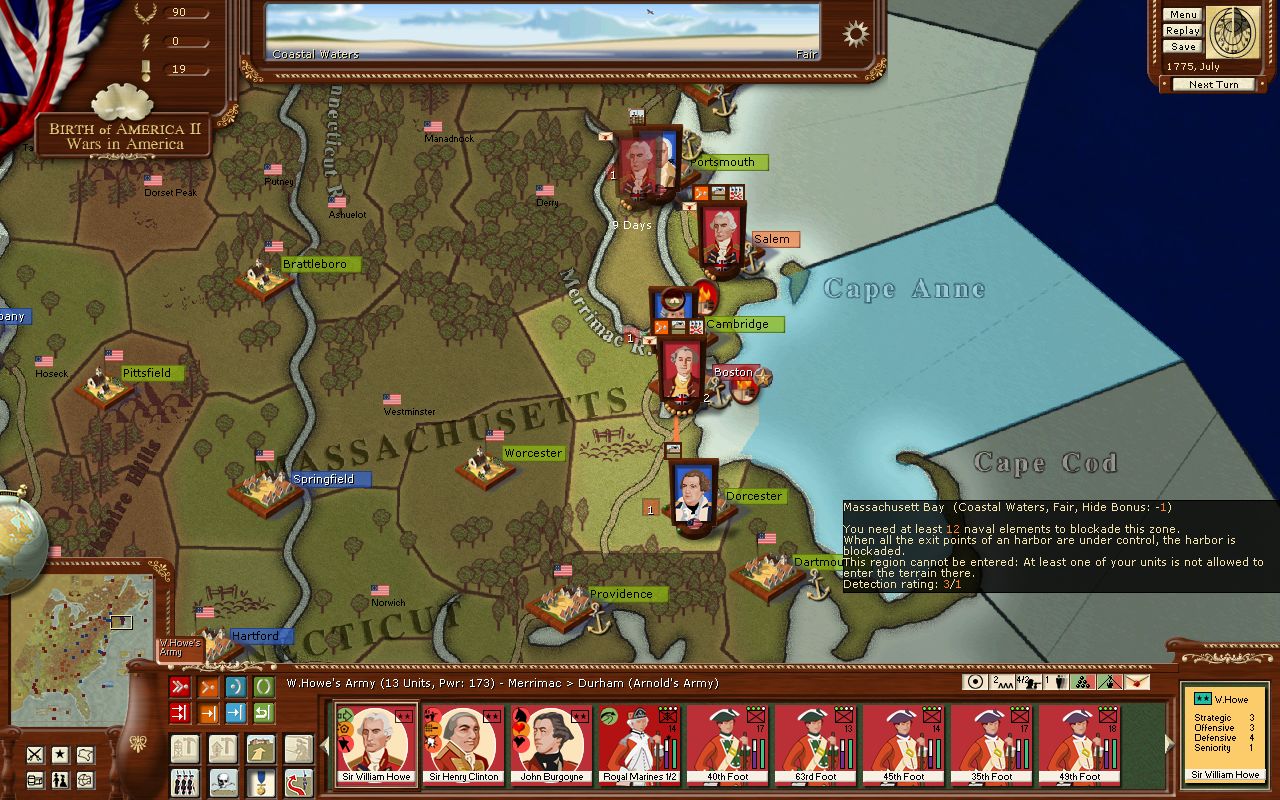The height and width of the screenshot is (800, 1280).
Task: Open the game Menu
Action: pyautogui.click(x=1182, y=15)
